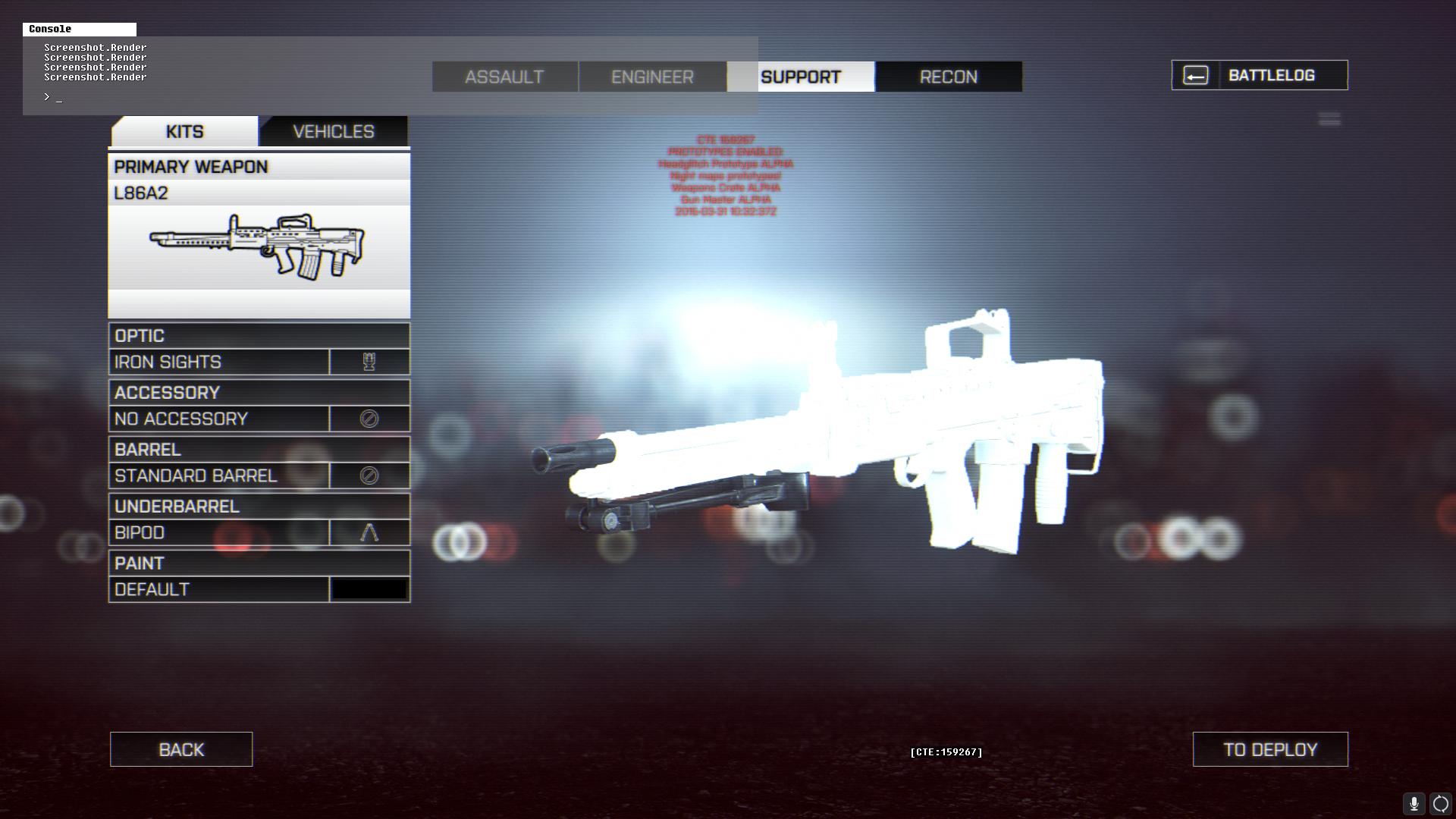The width and height of the screenshot is (1456, 819).
Task: Select the Engineer class tab
Action: (652, 77)
